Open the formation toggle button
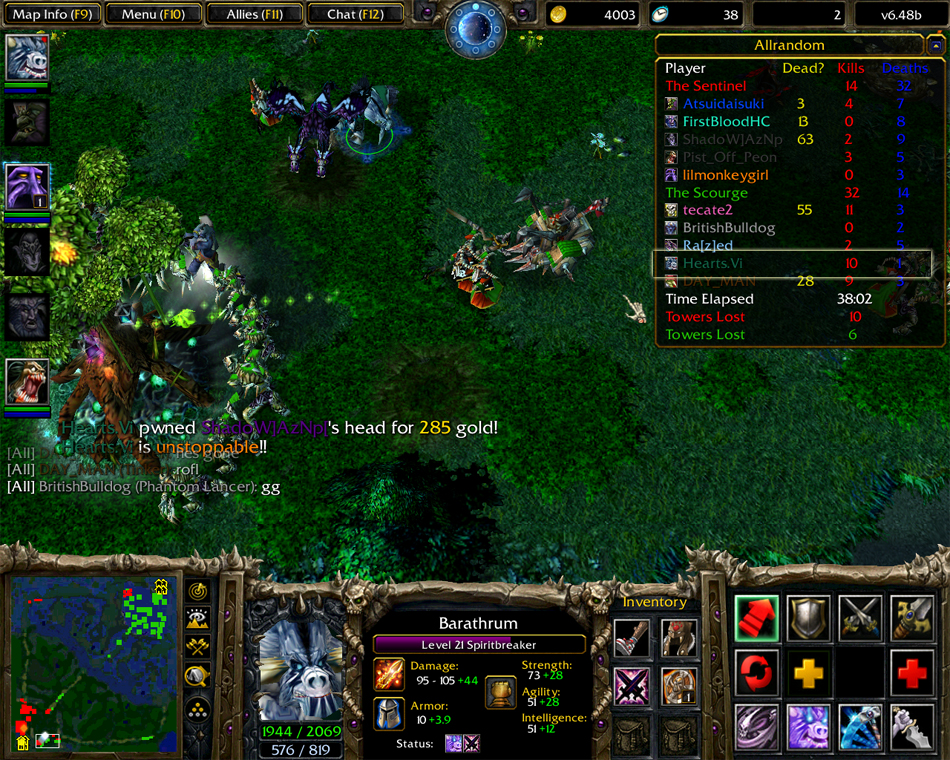The height and width of the screenshot is (760, 950). (x=198, y=707)
